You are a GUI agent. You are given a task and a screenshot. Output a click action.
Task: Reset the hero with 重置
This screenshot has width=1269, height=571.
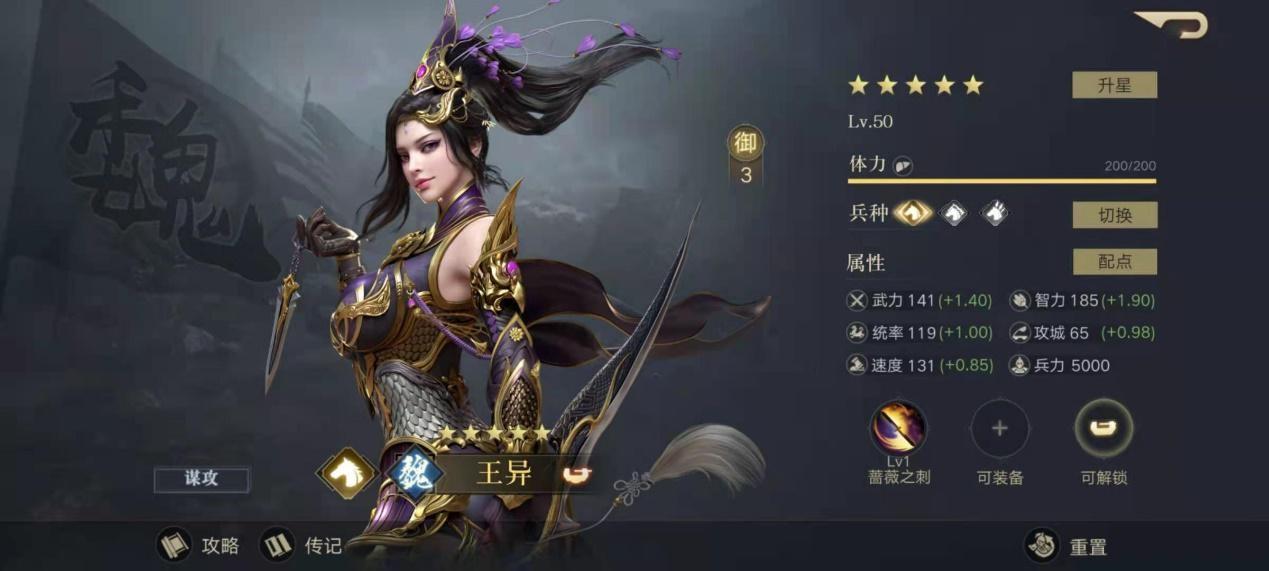(1069, 546)
